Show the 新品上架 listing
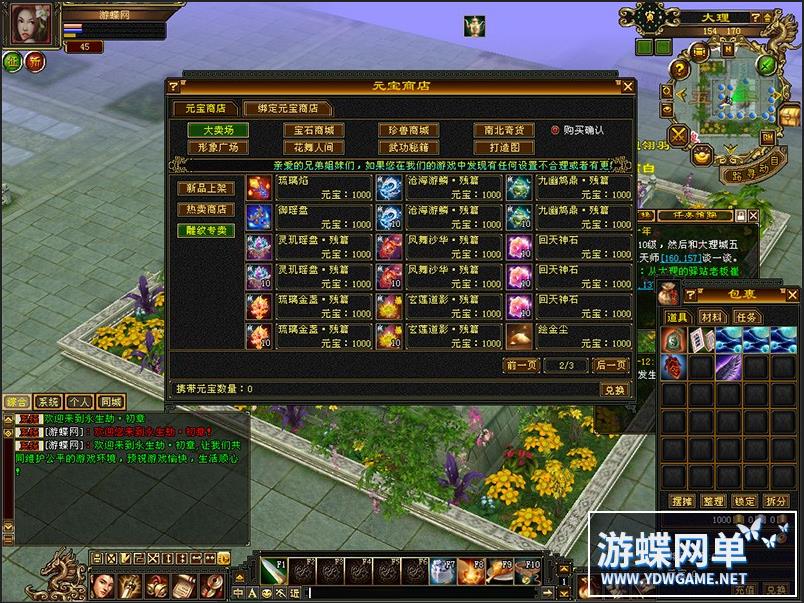 click(x=206, y=188)
